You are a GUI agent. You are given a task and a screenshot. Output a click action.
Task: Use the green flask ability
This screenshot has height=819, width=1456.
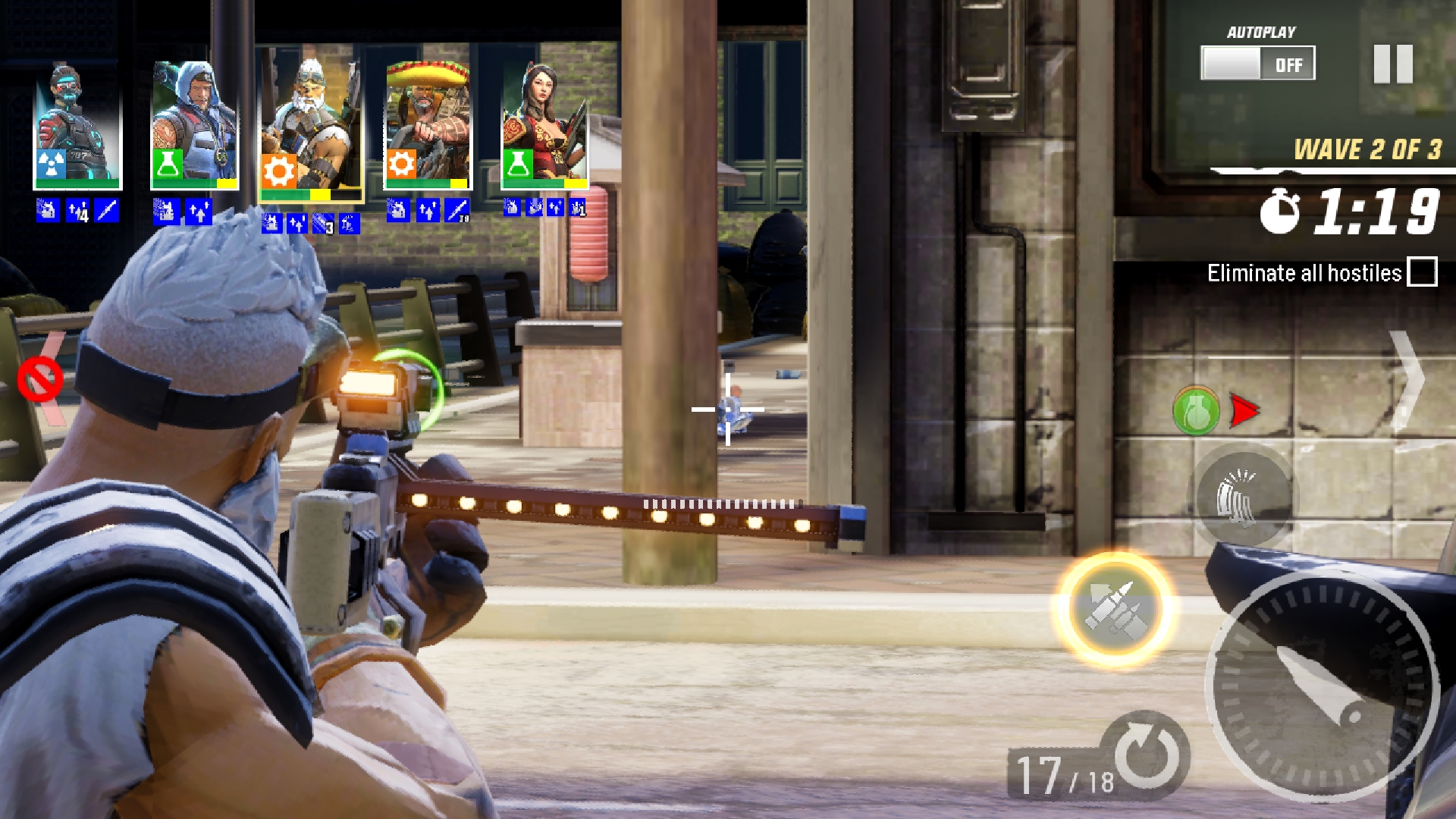1196,411
